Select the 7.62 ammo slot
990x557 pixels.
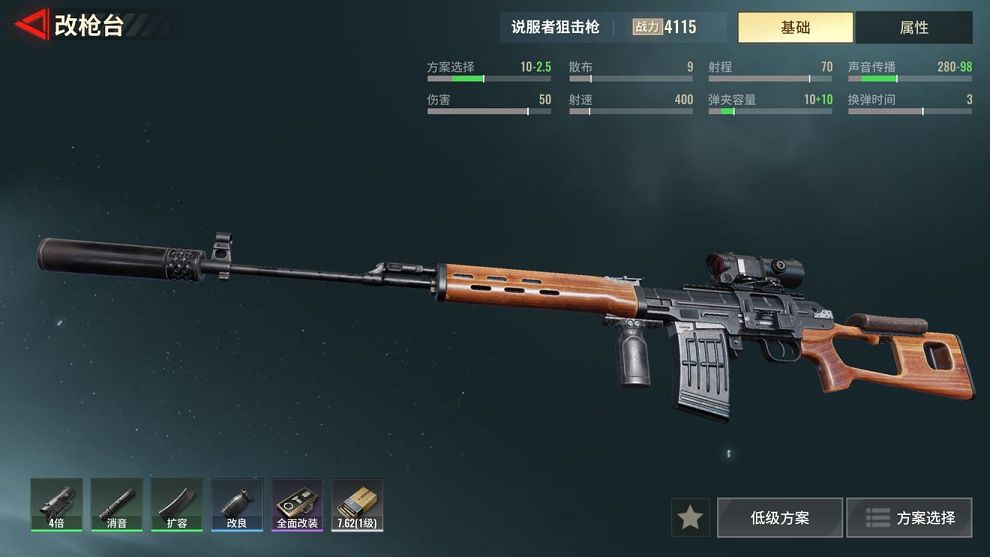357,504
